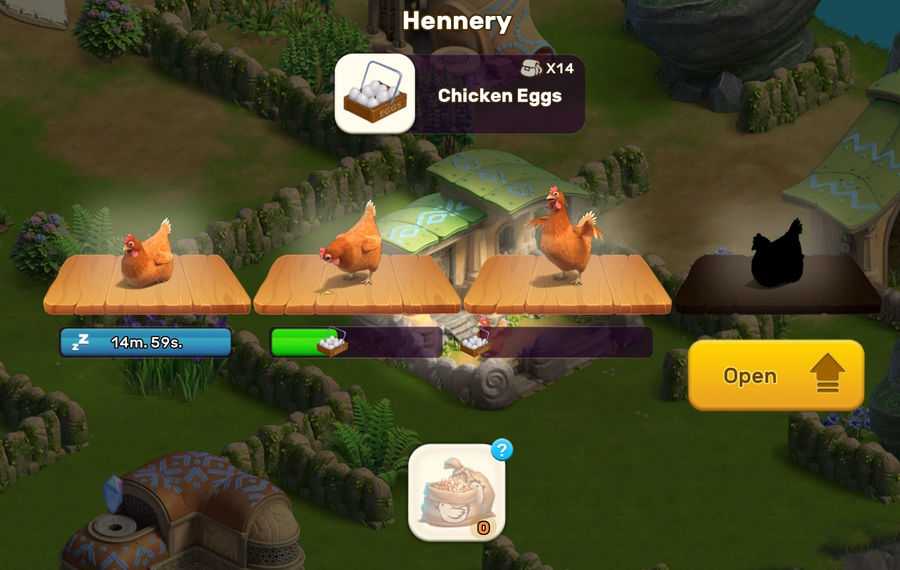Select the sleeping hen on the first platform

[x=146, y=256]
